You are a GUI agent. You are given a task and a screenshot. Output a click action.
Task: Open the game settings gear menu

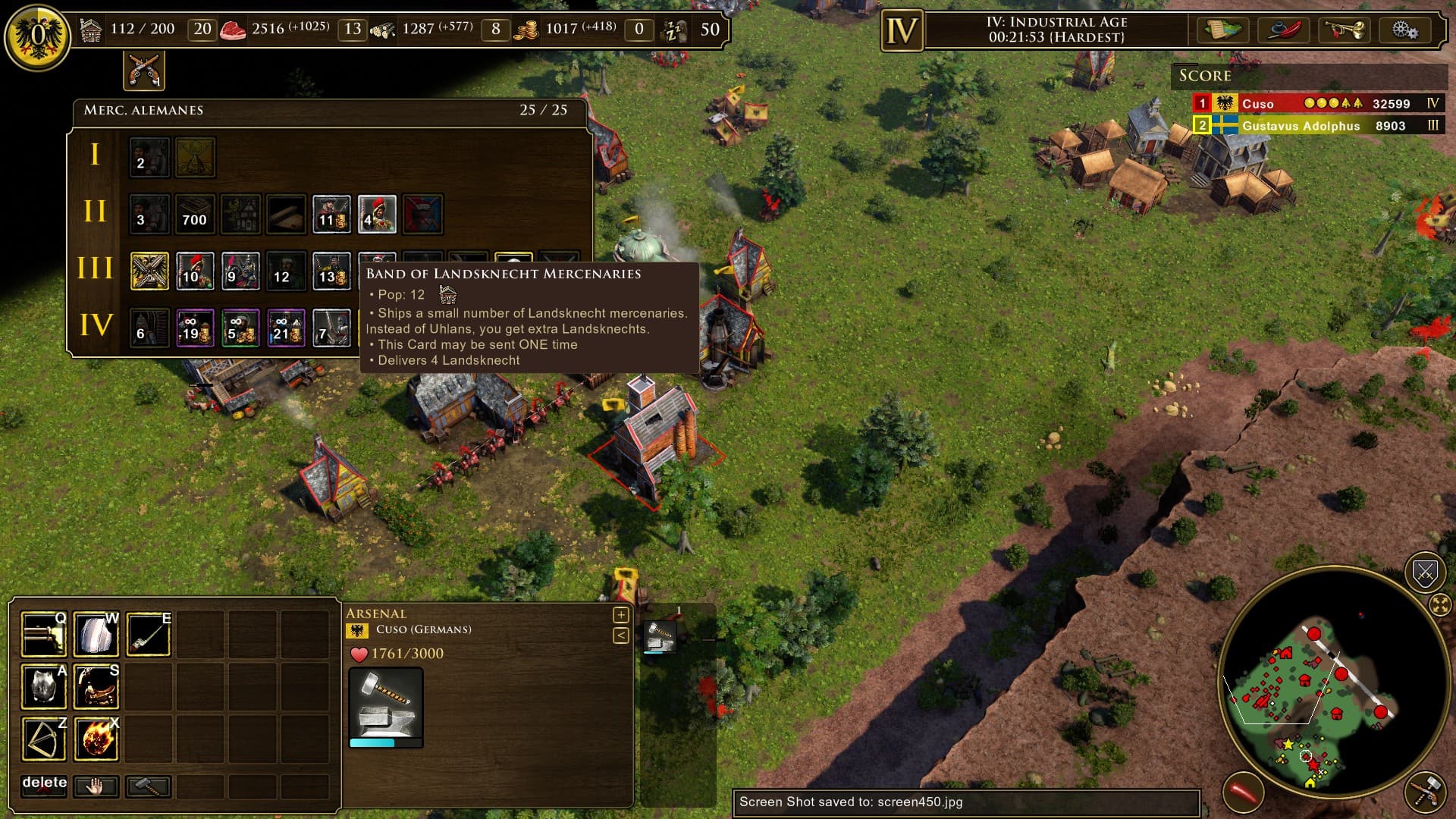coord(1404,31)
